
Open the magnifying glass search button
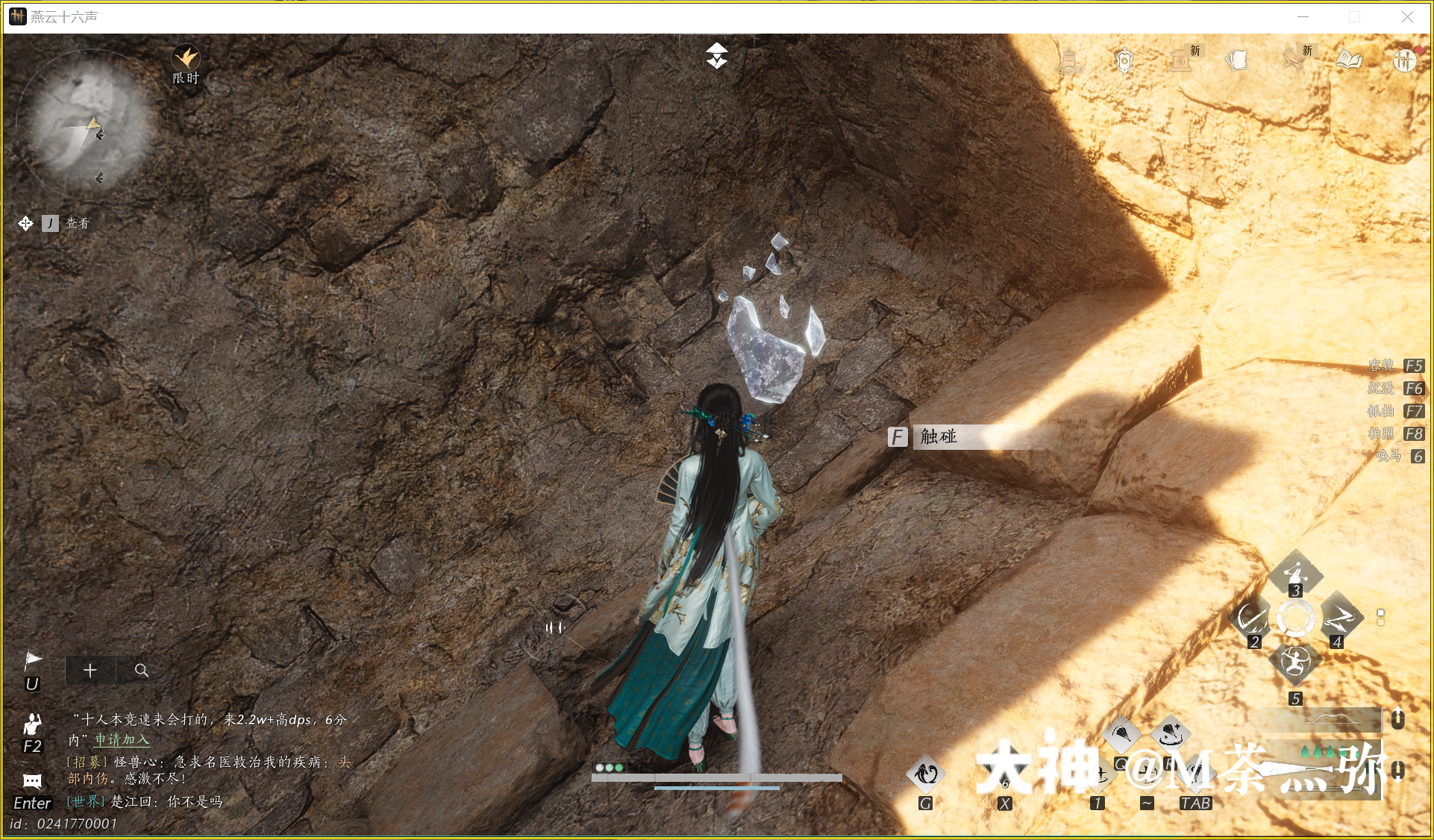pos(141,670)
